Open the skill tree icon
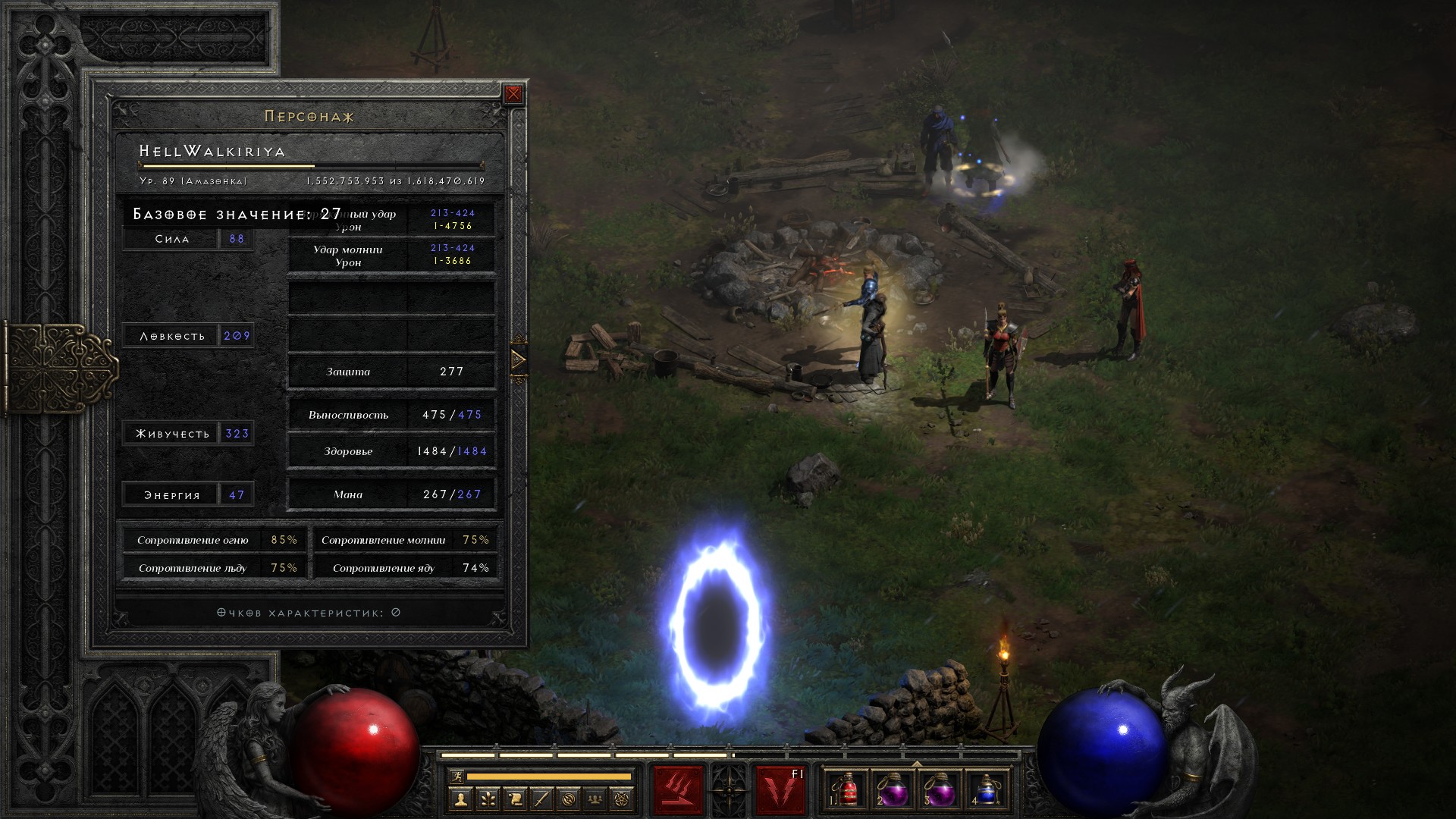The height and width of the screenshot is (819, 1456). [x=488, y=799]
